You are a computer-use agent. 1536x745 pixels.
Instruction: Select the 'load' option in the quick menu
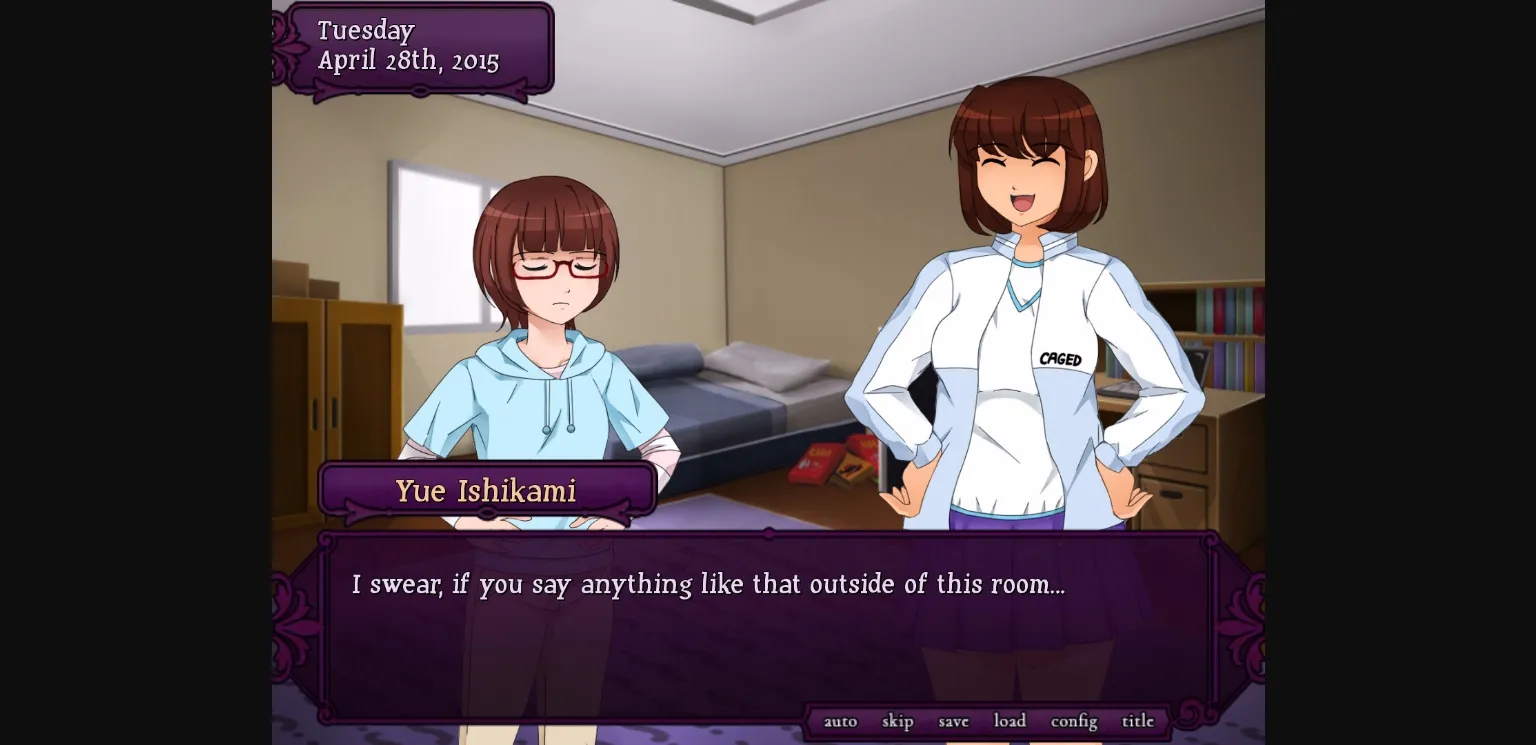click(x=1010, y=720)
